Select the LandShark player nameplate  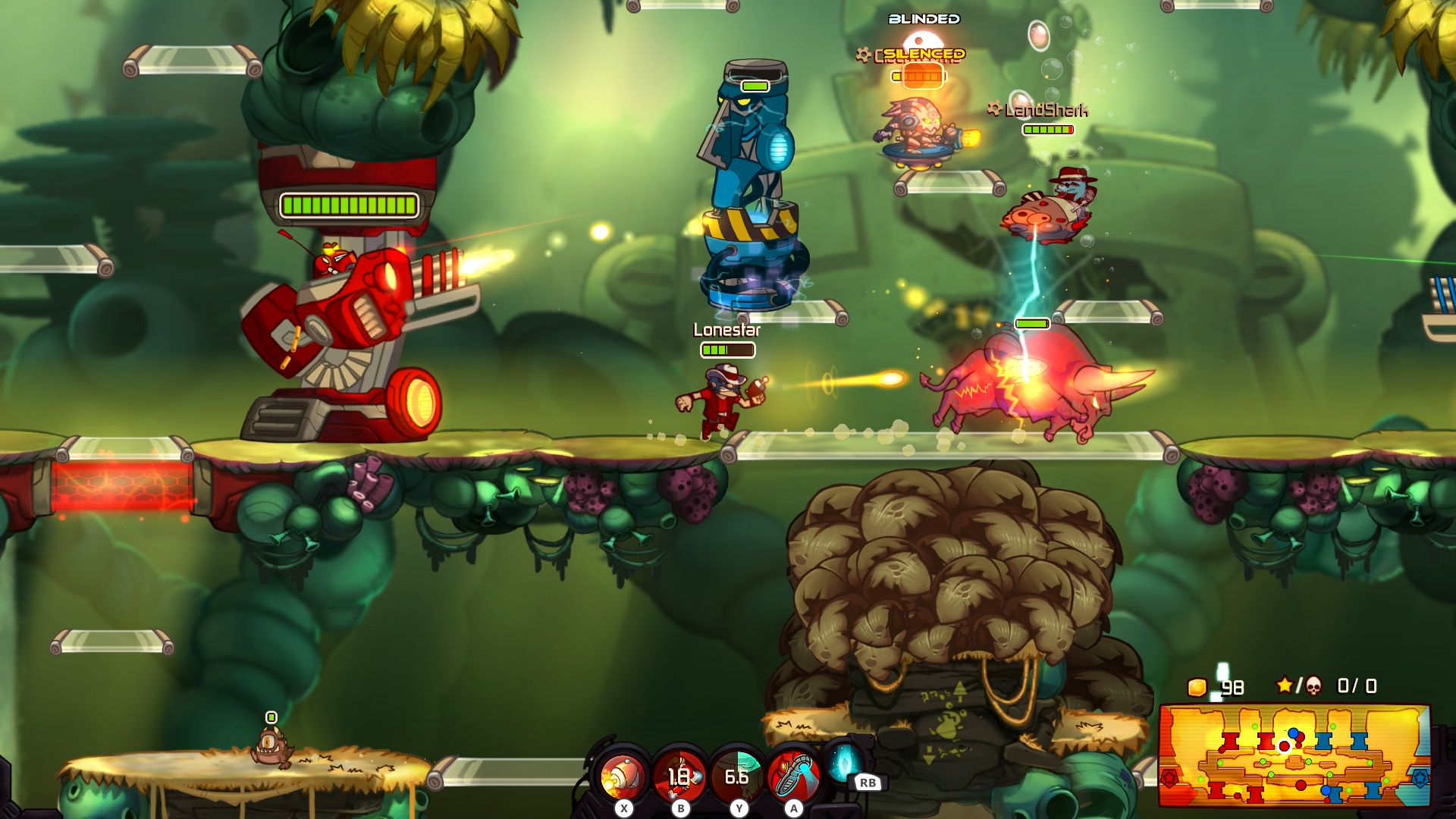(x=1046, y=108)
